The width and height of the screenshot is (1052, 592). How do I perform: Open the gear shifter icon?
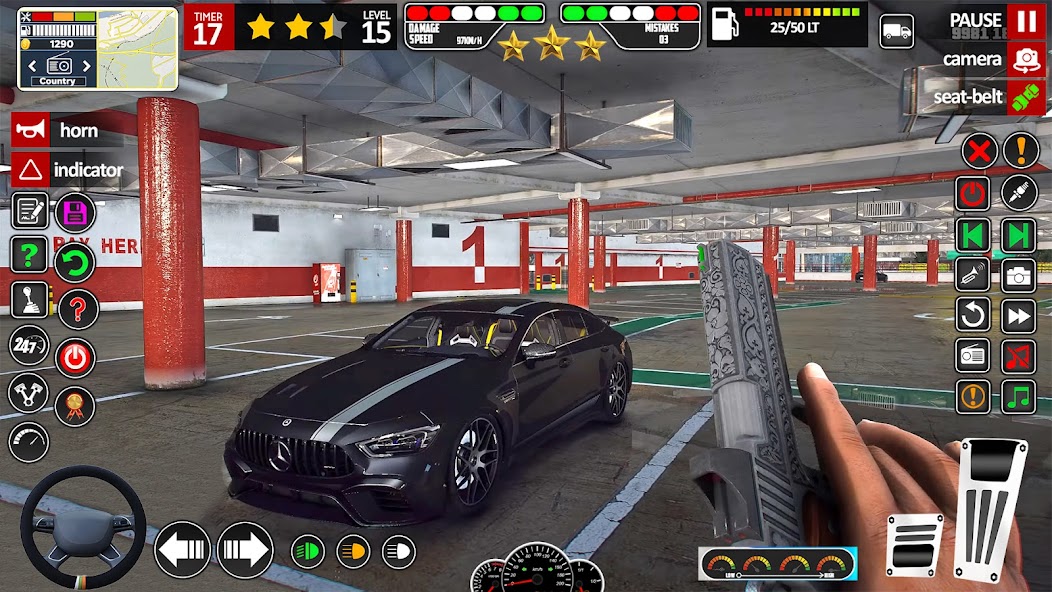coord(29,300)
